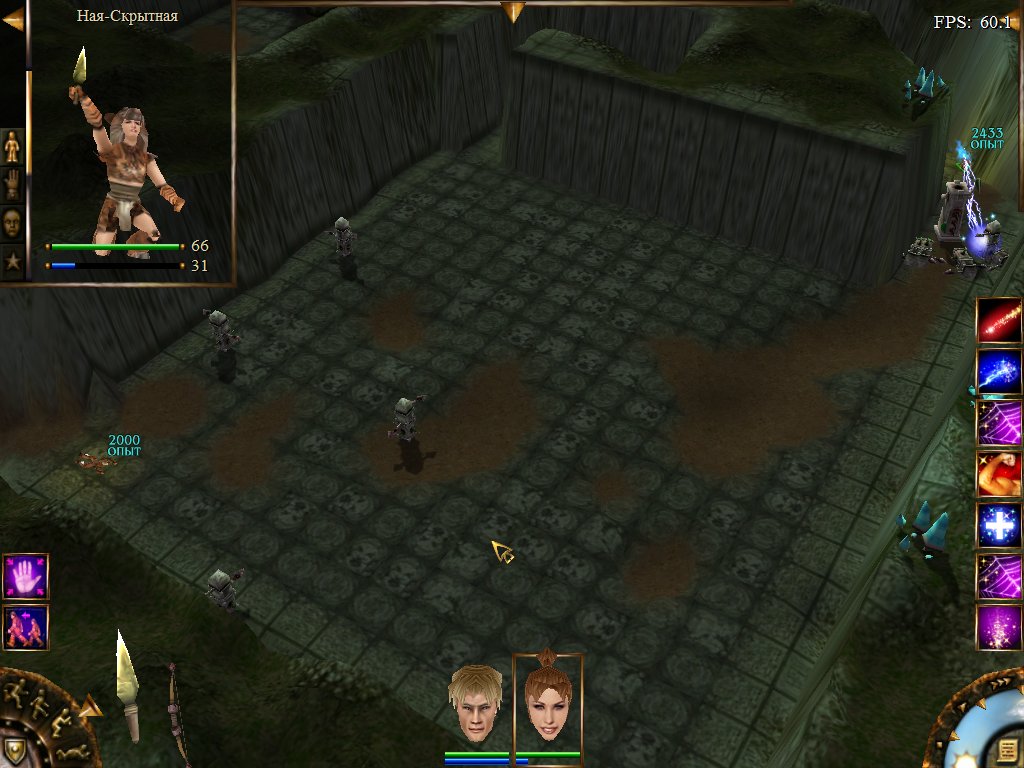Equip the stone dagger weapon
The width and height of the screenshot is (1024, 768).
pyautogui.click(x=127, y=683)
